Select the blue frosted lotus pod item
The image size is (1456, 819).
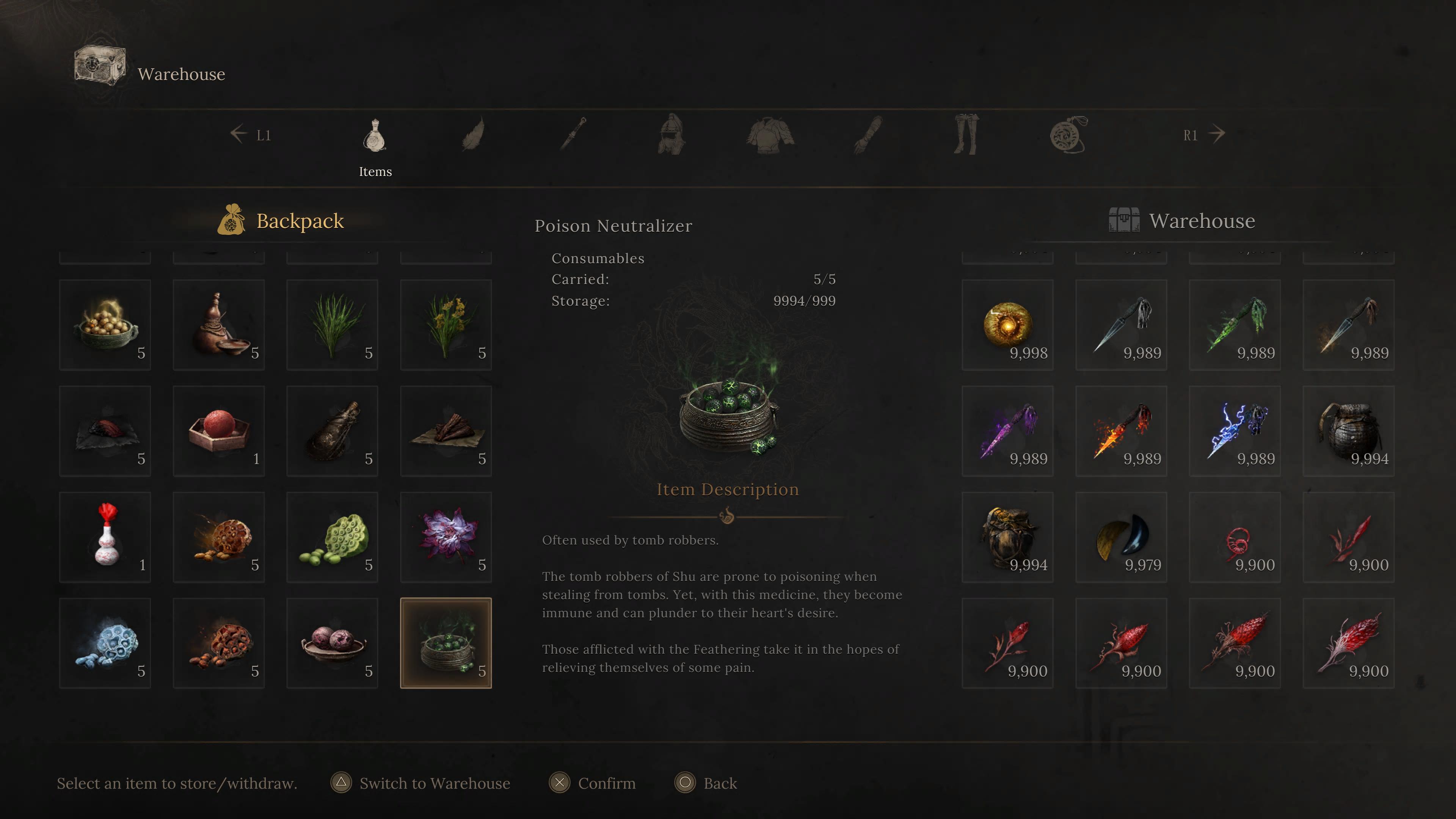click(105, 643)
